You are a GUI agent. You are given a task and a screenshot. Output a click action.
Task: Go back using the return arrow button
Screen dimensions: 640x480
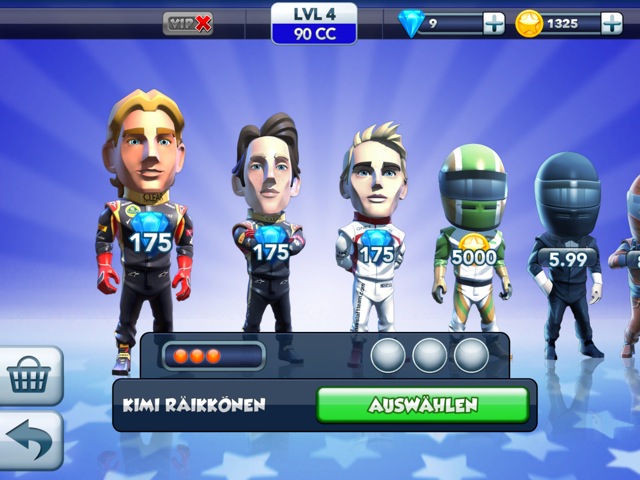coord(29,440)
